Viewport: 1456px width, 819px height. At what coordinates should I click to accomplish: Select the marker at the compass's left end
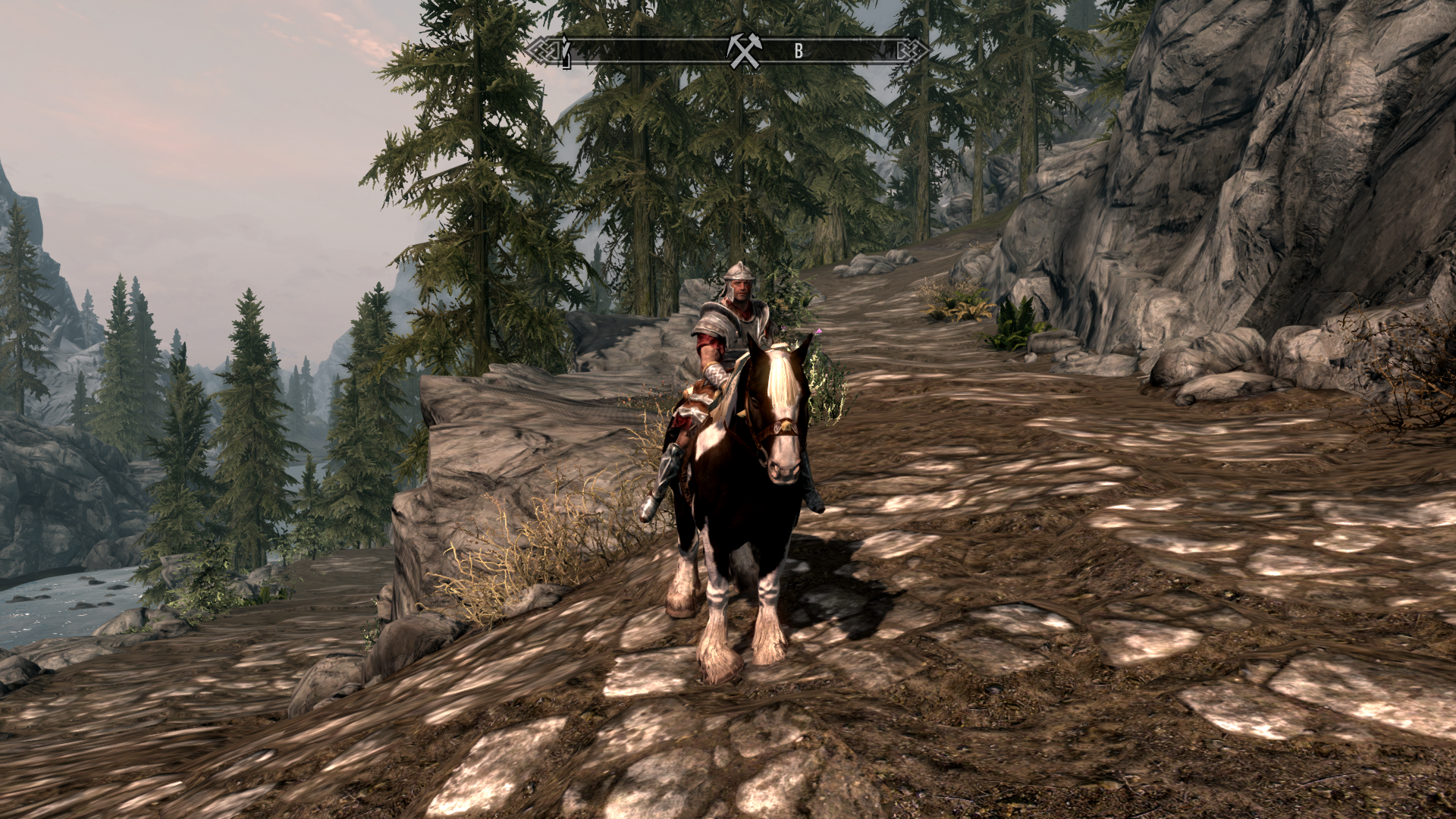(x=565, y=52)
